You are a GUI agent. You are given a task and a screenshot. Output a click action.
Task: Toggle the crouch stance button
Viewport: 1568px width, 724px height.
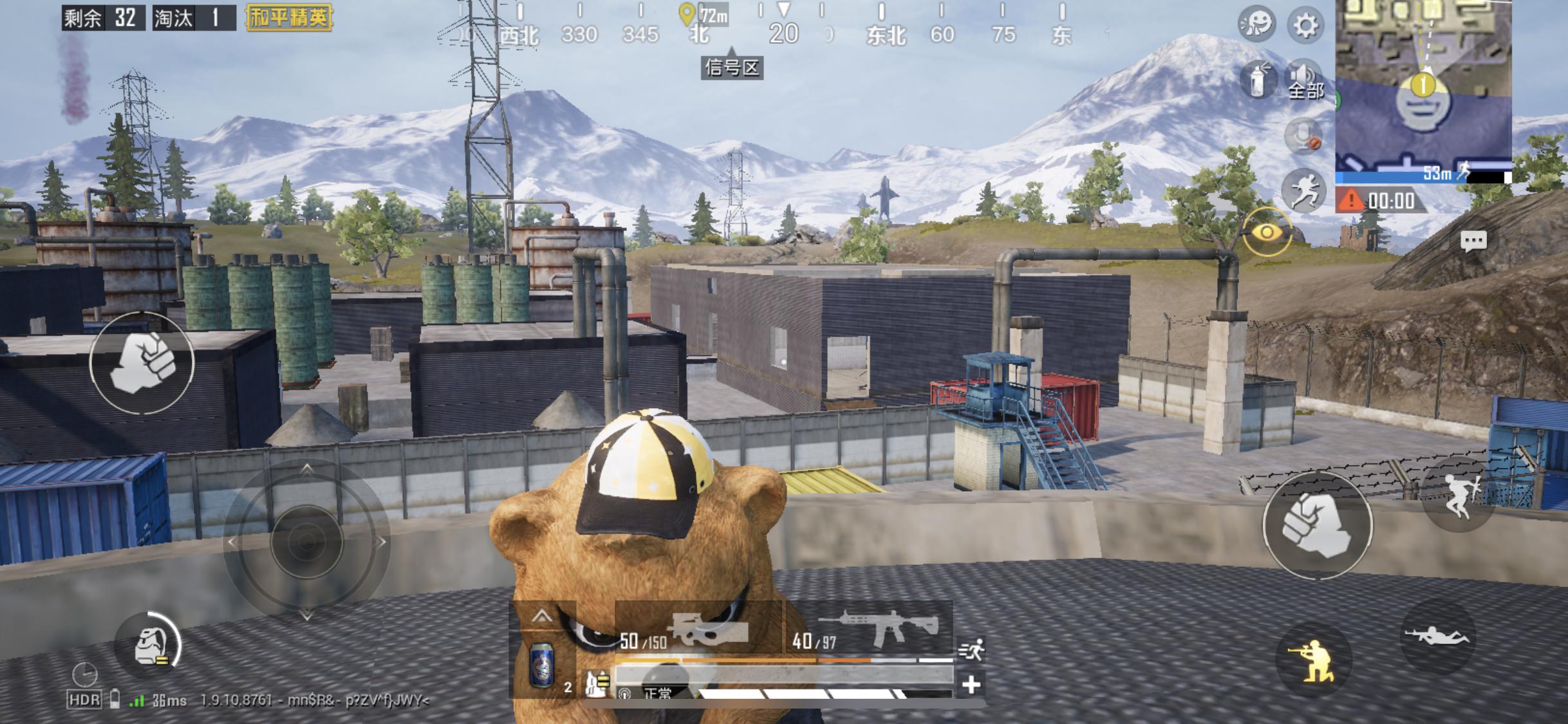point(1314,661)
